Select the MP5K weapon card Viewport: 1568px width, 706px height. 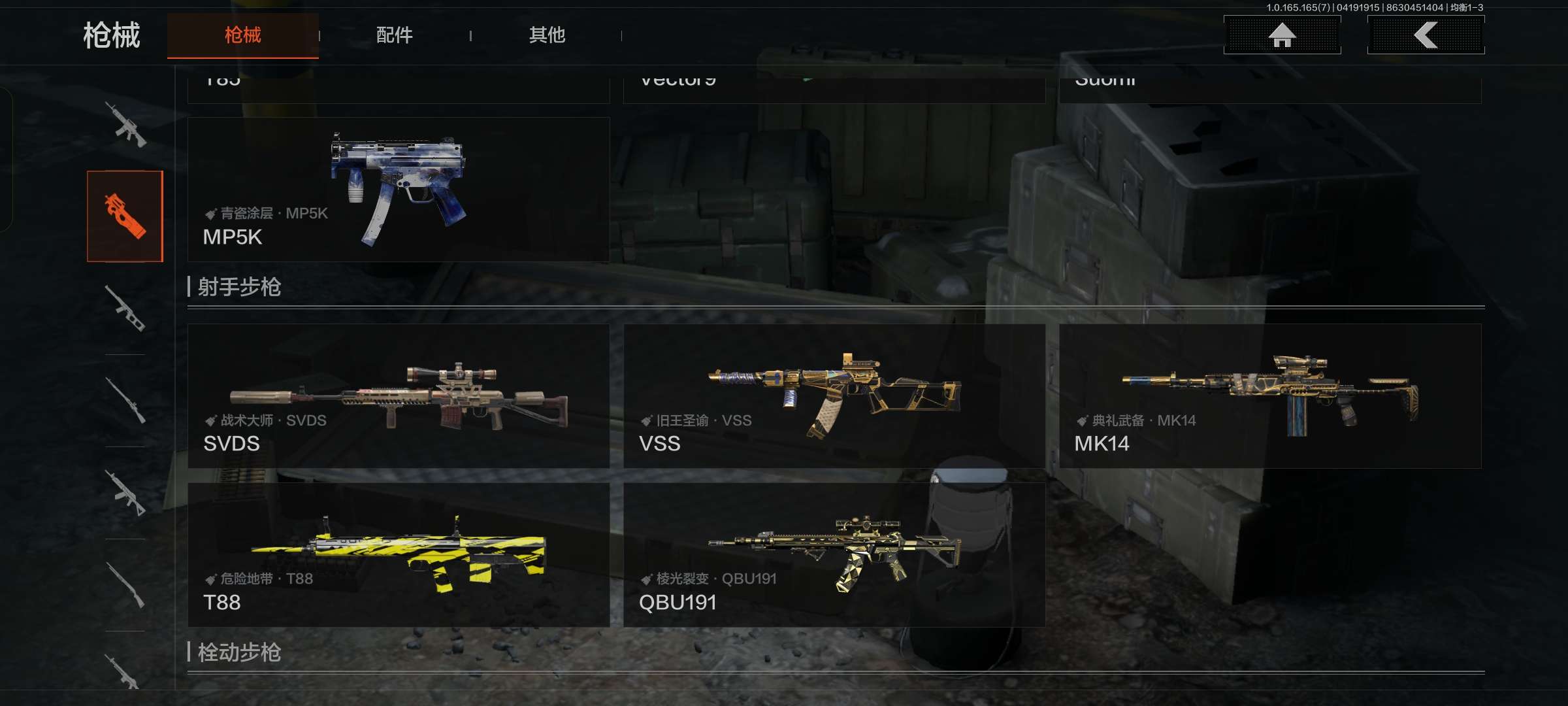(399, 190)
